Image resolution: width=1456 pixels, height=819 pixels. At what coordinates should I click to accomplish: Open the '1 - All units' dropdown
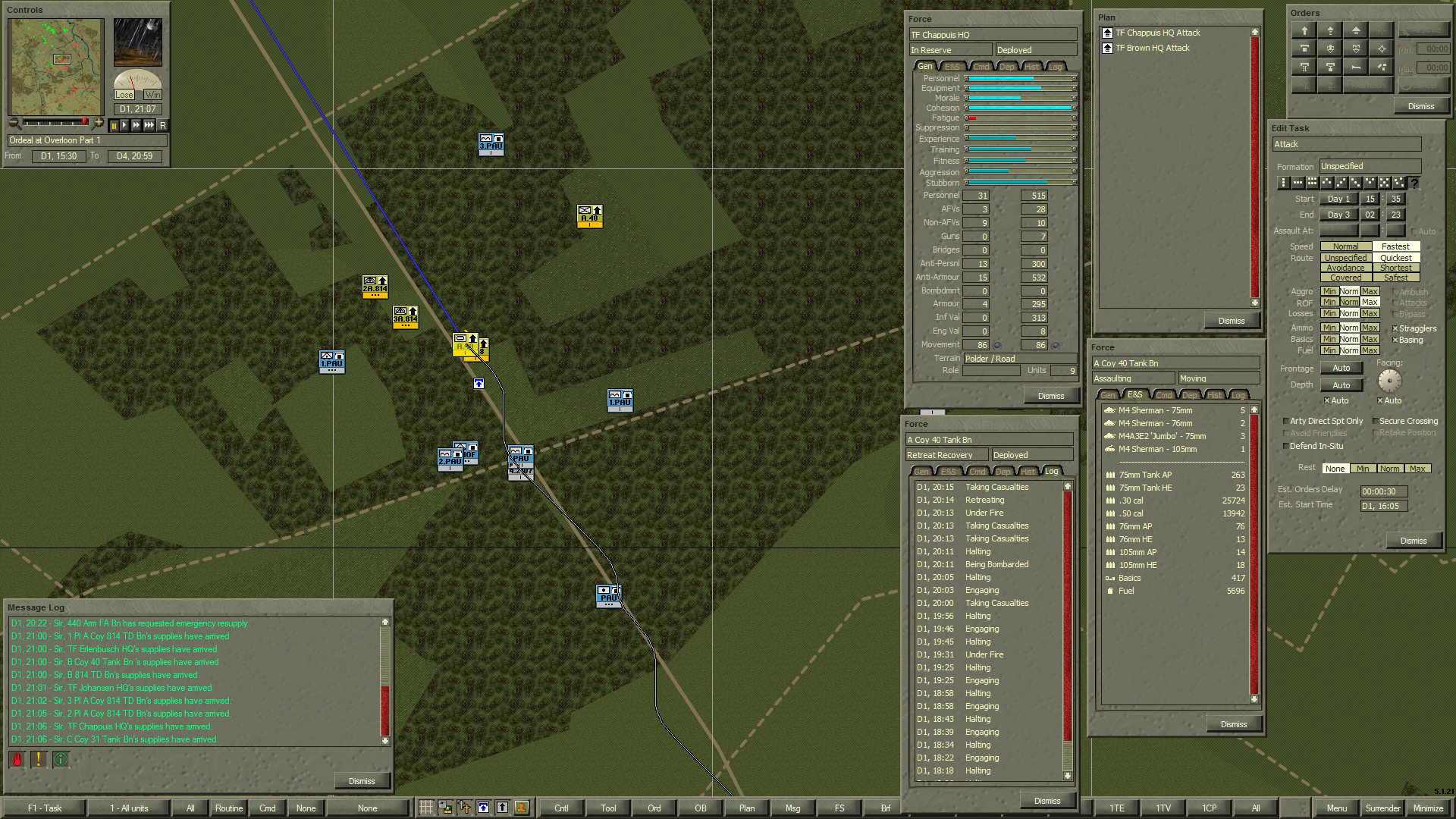pyautogui.click(x=129, y=808)
